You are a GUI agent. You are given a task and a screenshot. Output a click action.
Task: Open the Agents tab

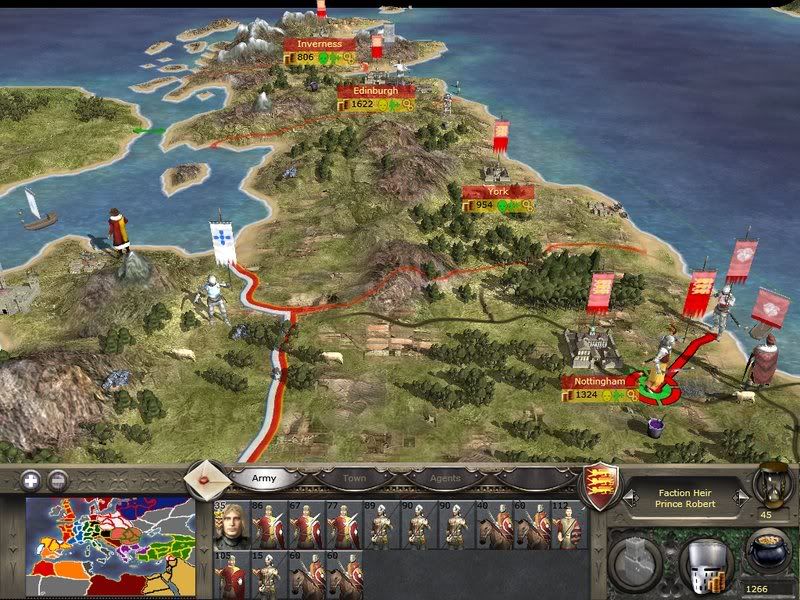[x=445, y=479]
